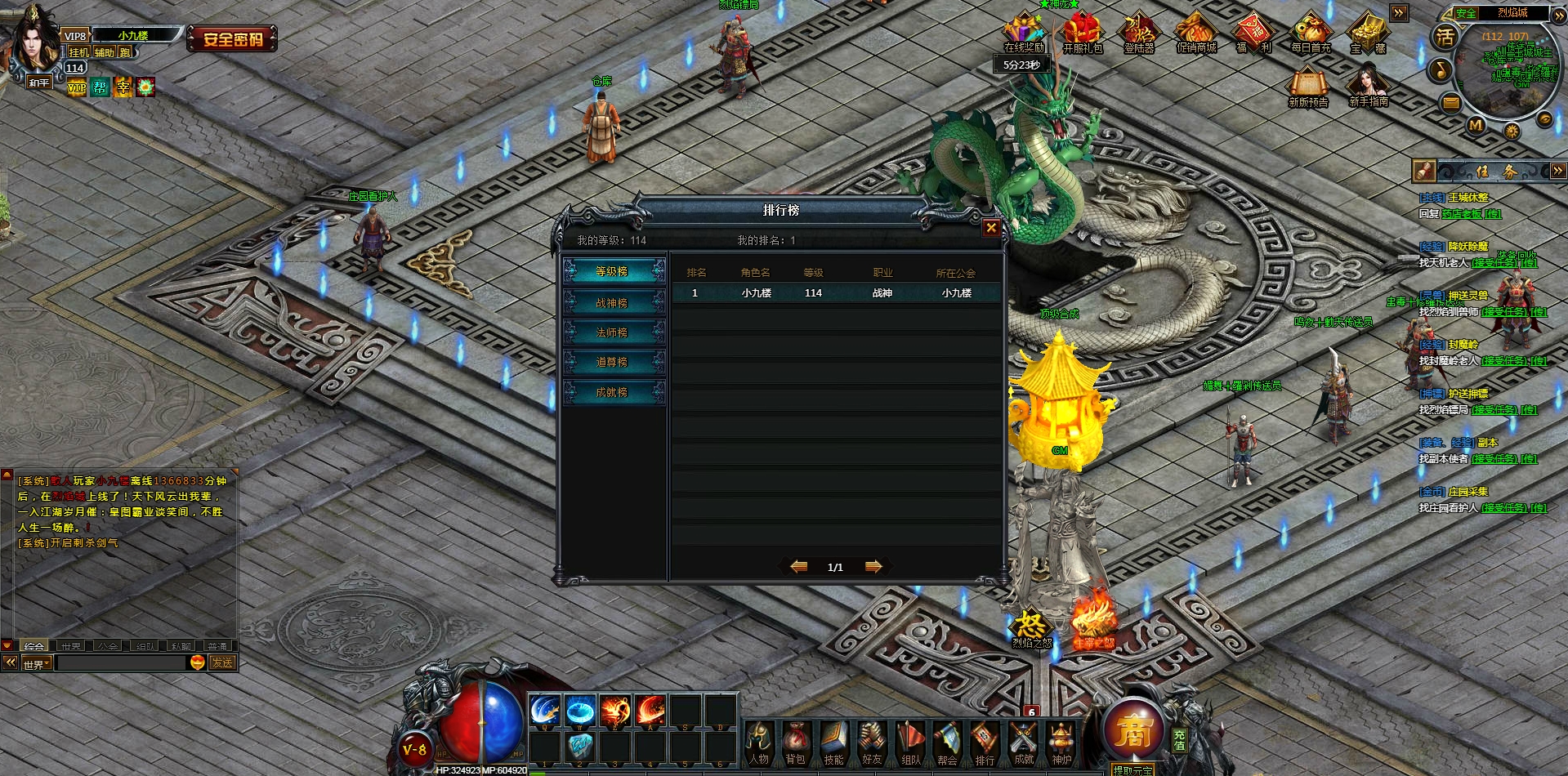Close the 排行榜 ranking window
Viewport: 1568px width, 776px height.
pos(991,228)
